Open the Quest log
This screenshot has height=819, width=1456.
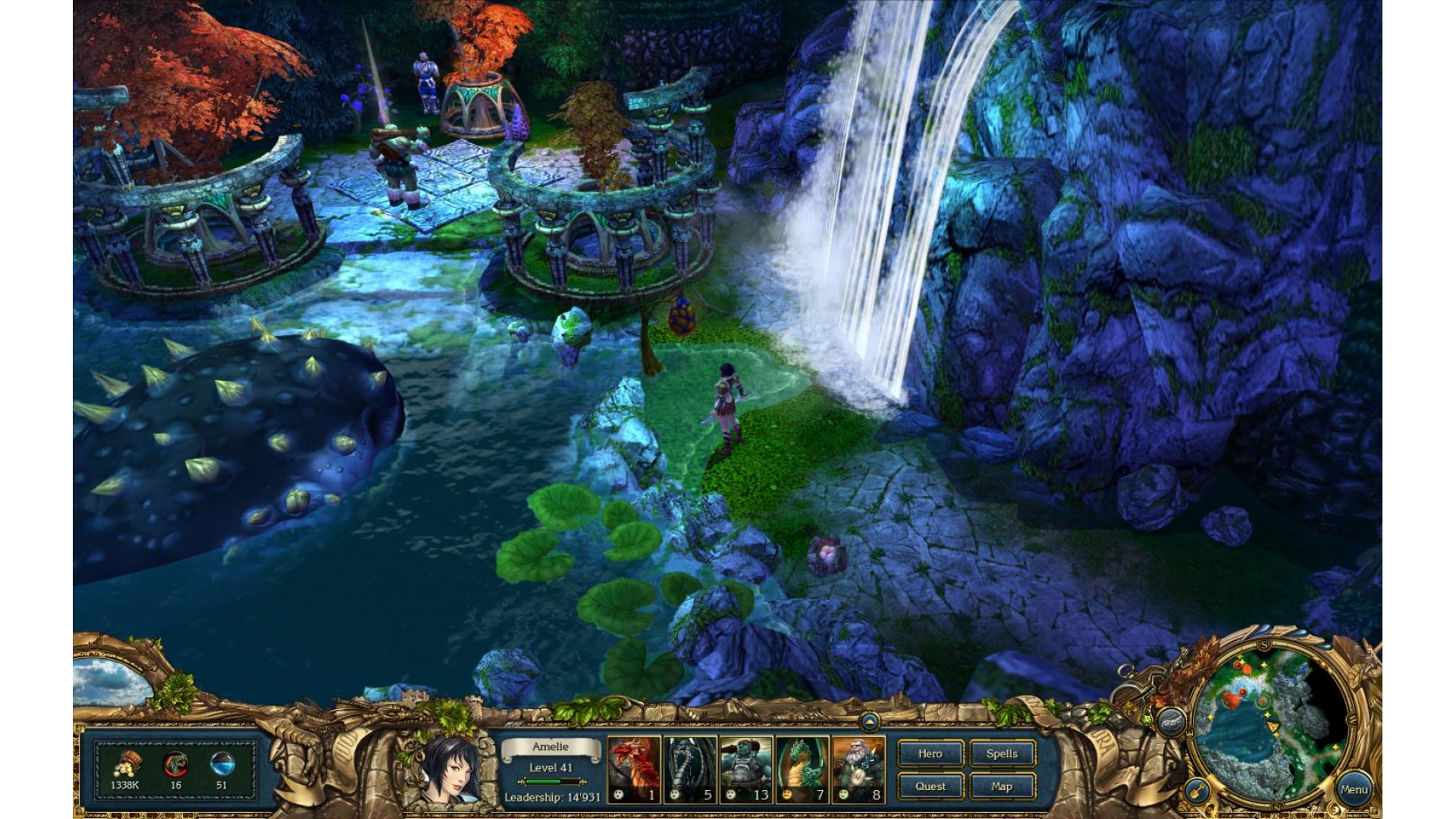(x=930, y=786)
